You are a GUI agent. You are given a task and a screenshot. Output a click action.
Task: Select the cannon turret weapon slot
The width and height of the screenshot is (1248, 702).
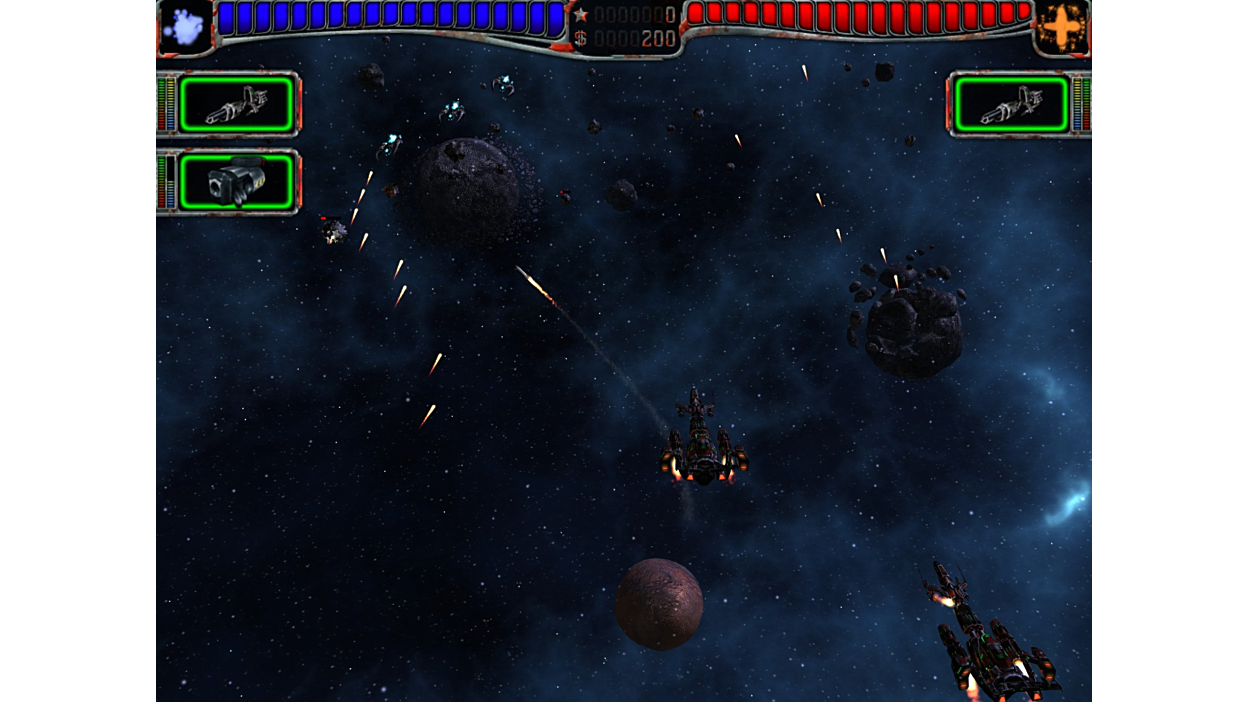coord(236,182)
